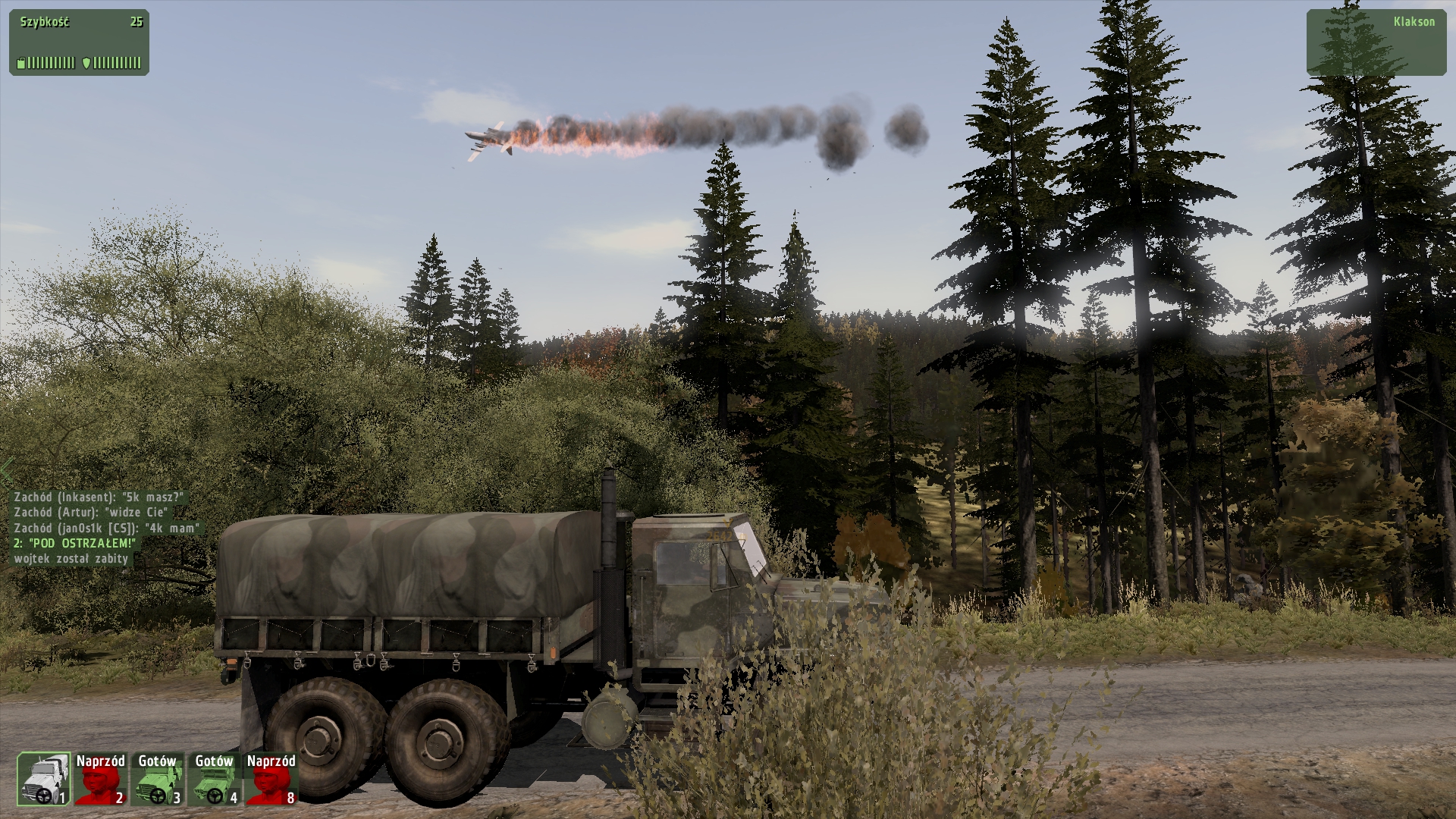
Task: Select red soldier unit number 2
Action: point(100,779)
